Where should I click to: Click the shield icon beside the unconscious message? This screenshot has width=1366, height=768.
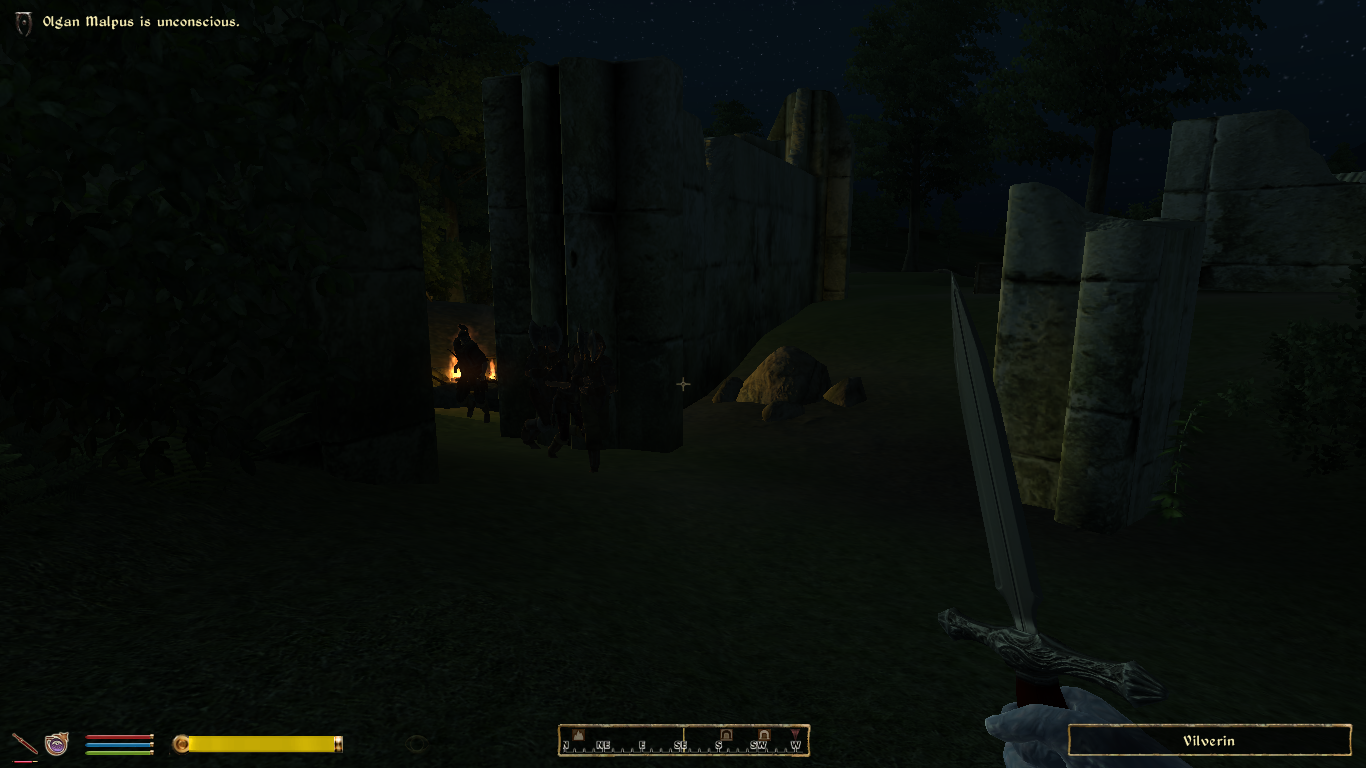point(24,23)
